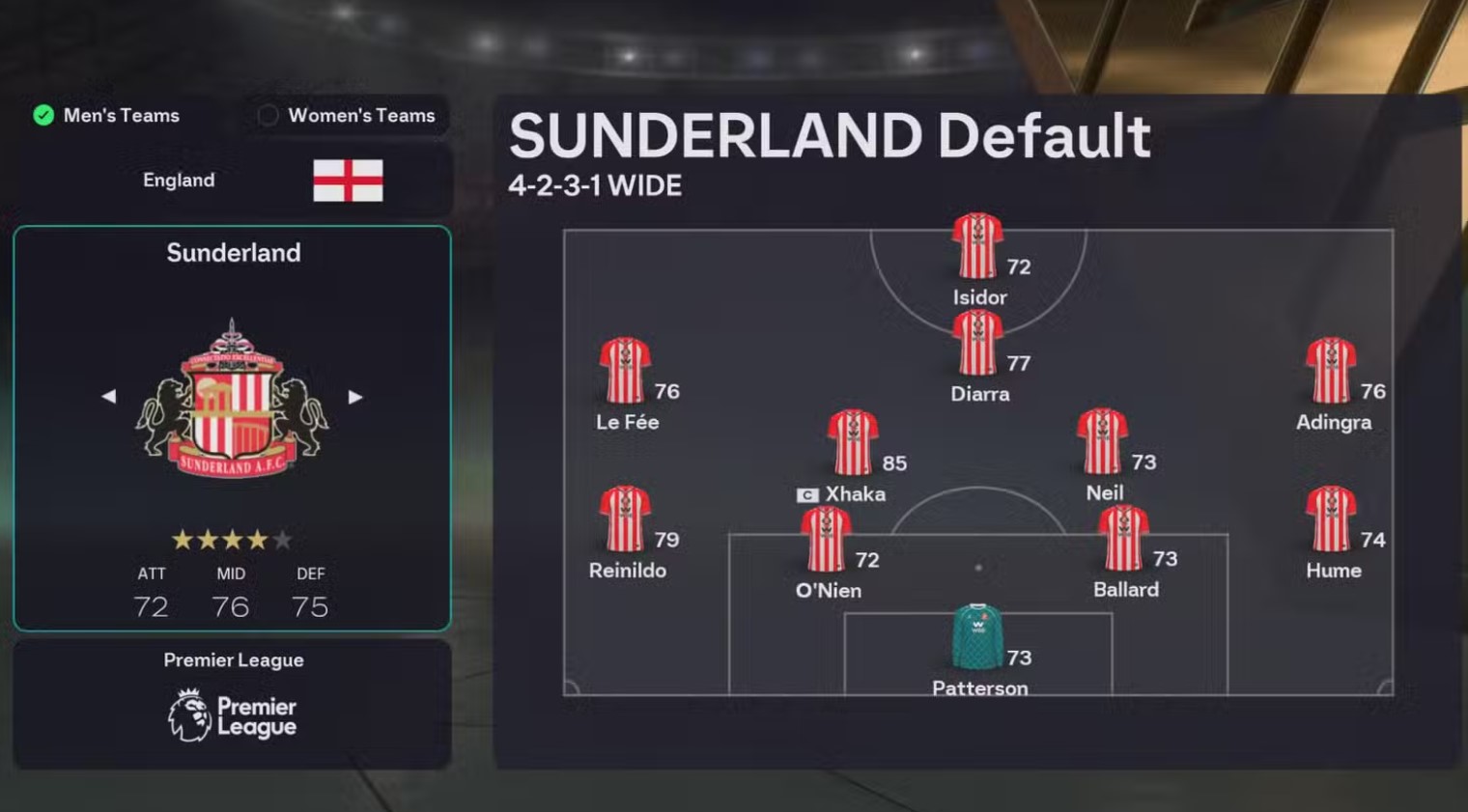Pick Diarra in attacking midfield
Viewport: 1468px width, 812px height.
coord(977,344)
